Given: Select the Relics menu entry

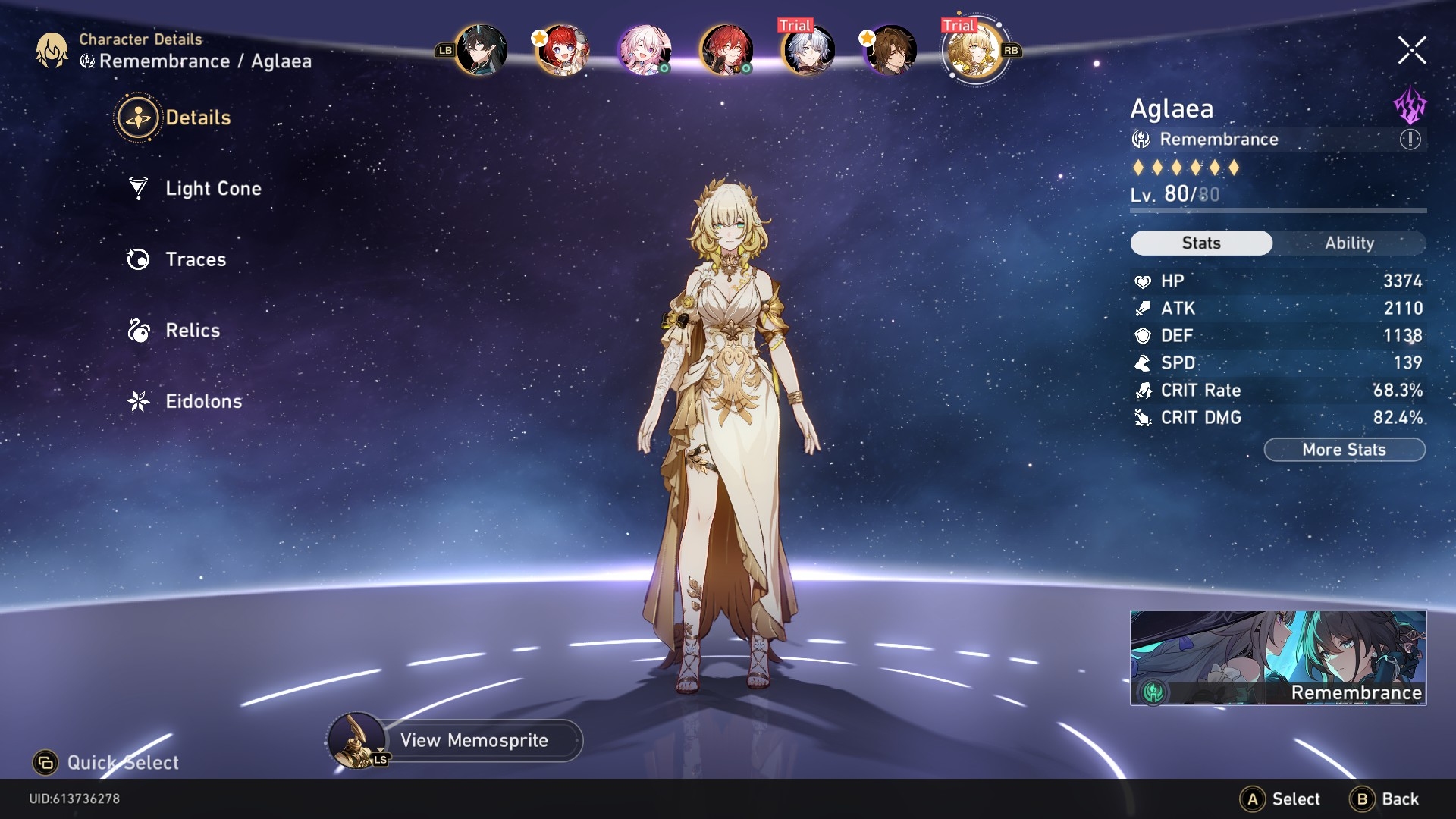Looking at the screenshot, I should pyautogui.click(x=193, y=331).
